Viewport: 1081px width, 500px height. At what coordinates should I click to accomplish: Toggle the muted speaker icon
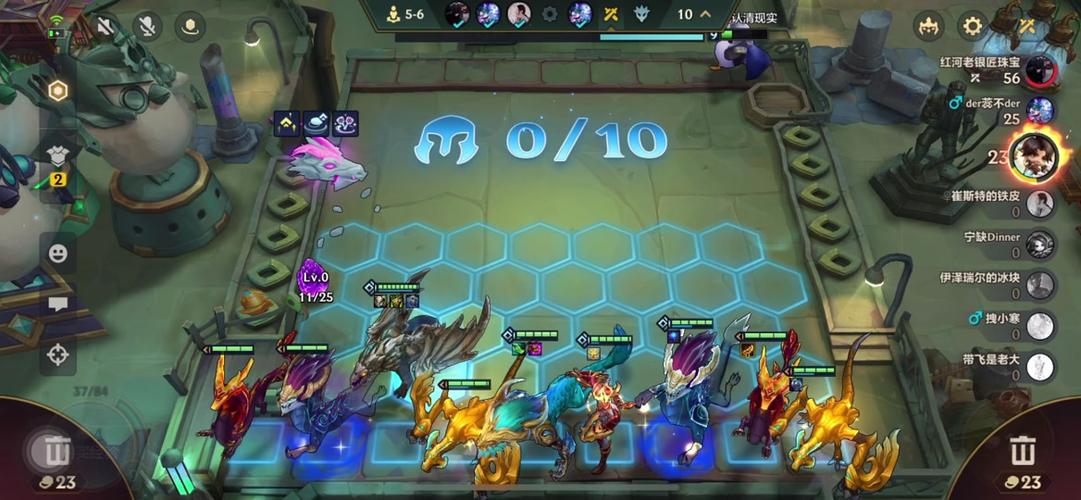point(103,26)
